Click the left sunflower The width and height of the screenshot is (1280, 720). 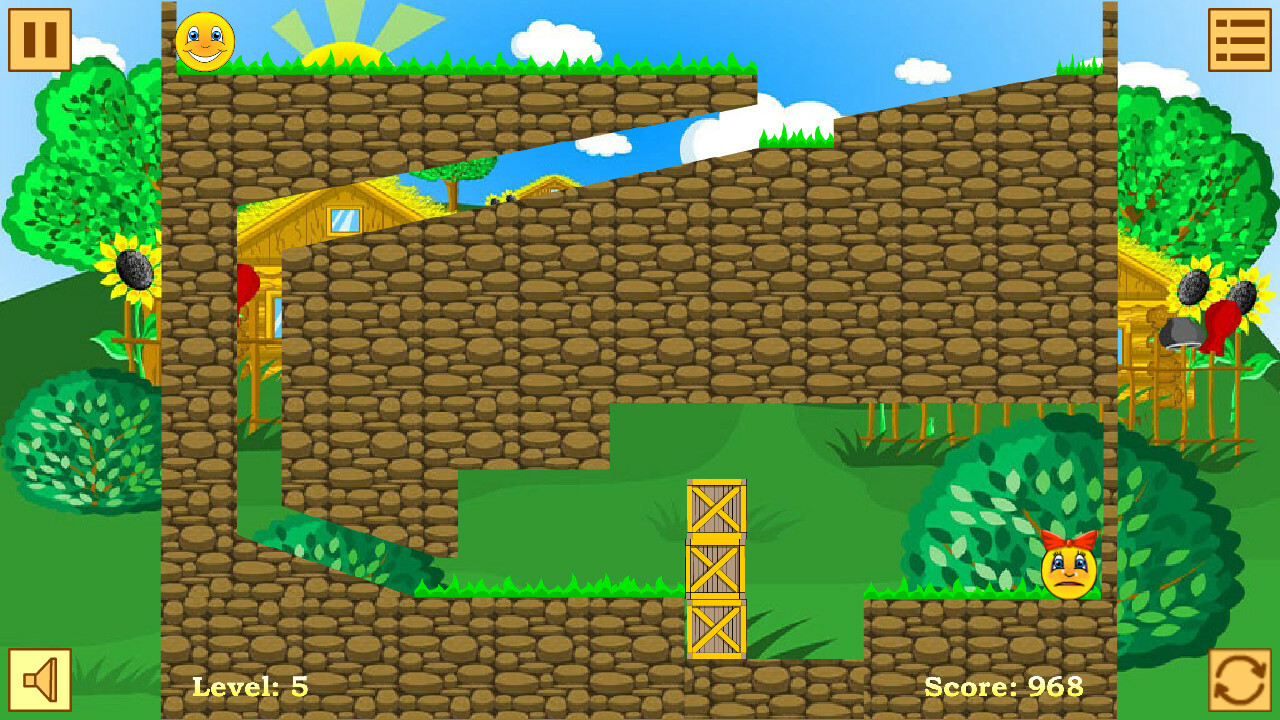[135, 270]
